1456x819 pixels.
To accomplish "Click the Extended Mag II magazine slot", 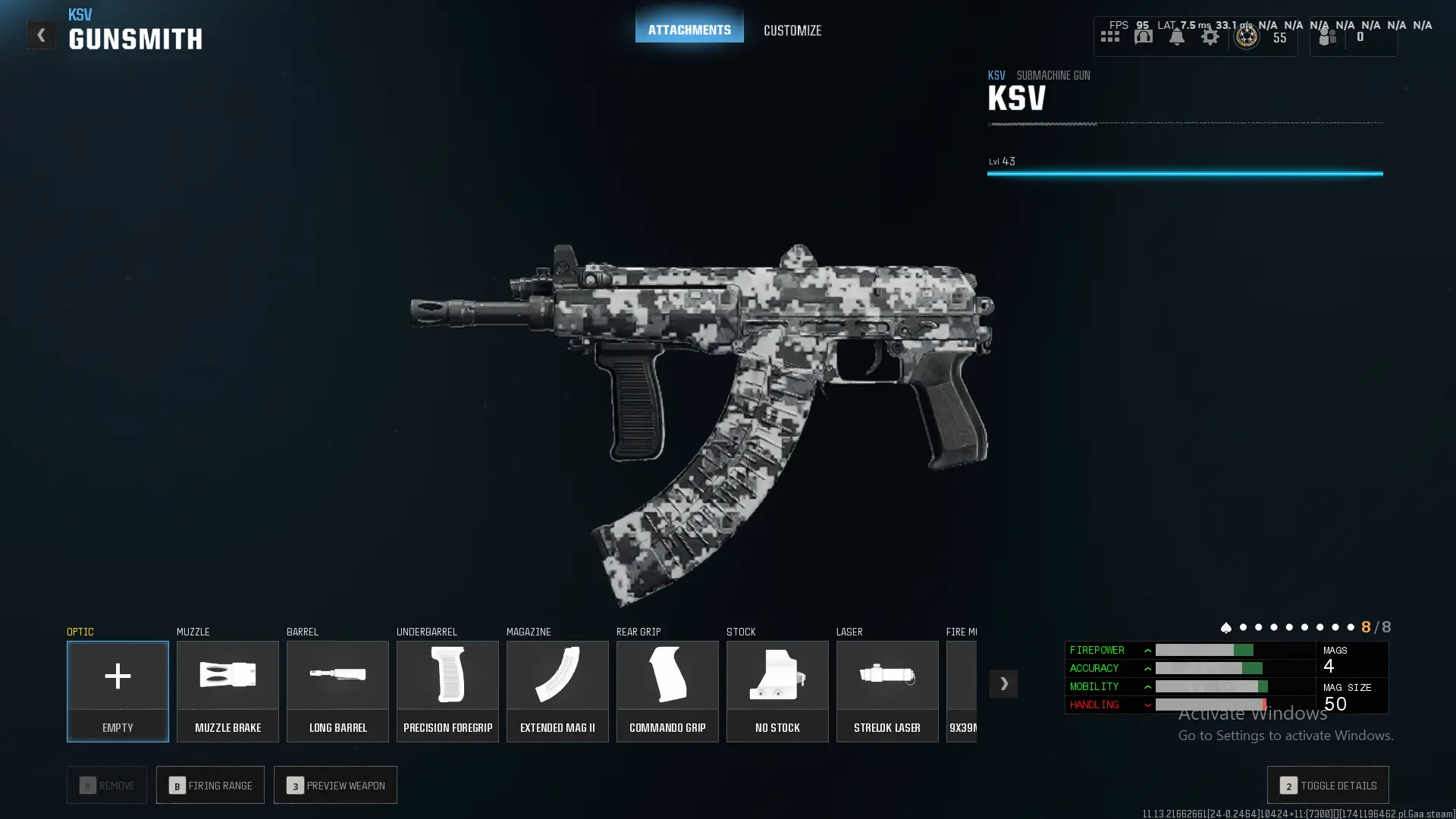I will click(x=557, y=691).
